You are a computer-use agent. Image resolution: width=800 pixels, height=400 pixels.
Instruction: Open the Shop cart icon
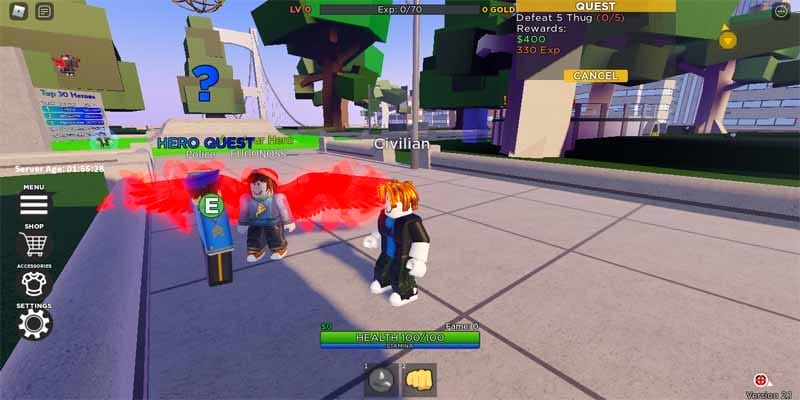(34, 244)
